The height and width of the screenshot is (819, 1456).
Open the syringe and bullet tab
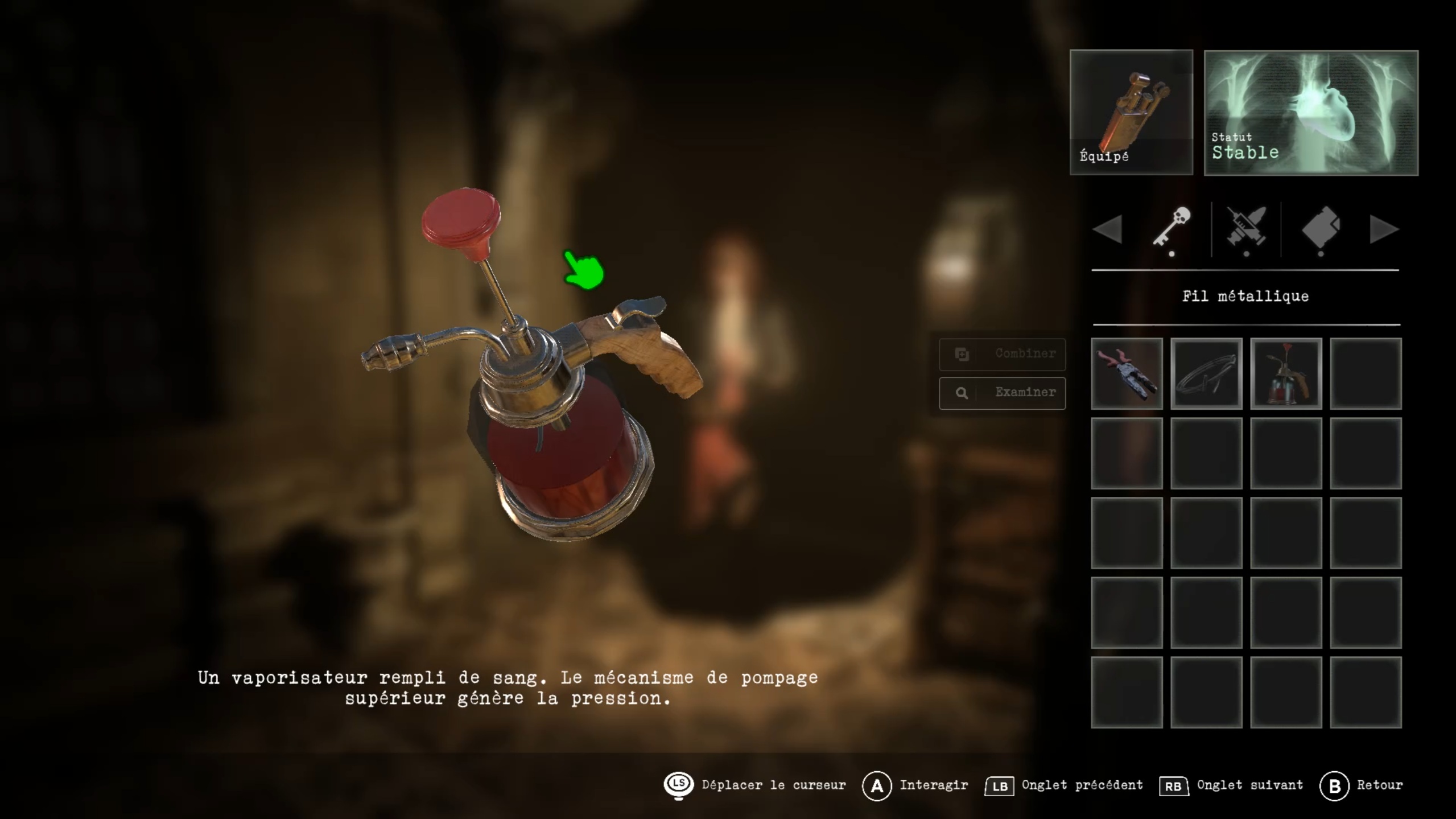coord(1246,228)
